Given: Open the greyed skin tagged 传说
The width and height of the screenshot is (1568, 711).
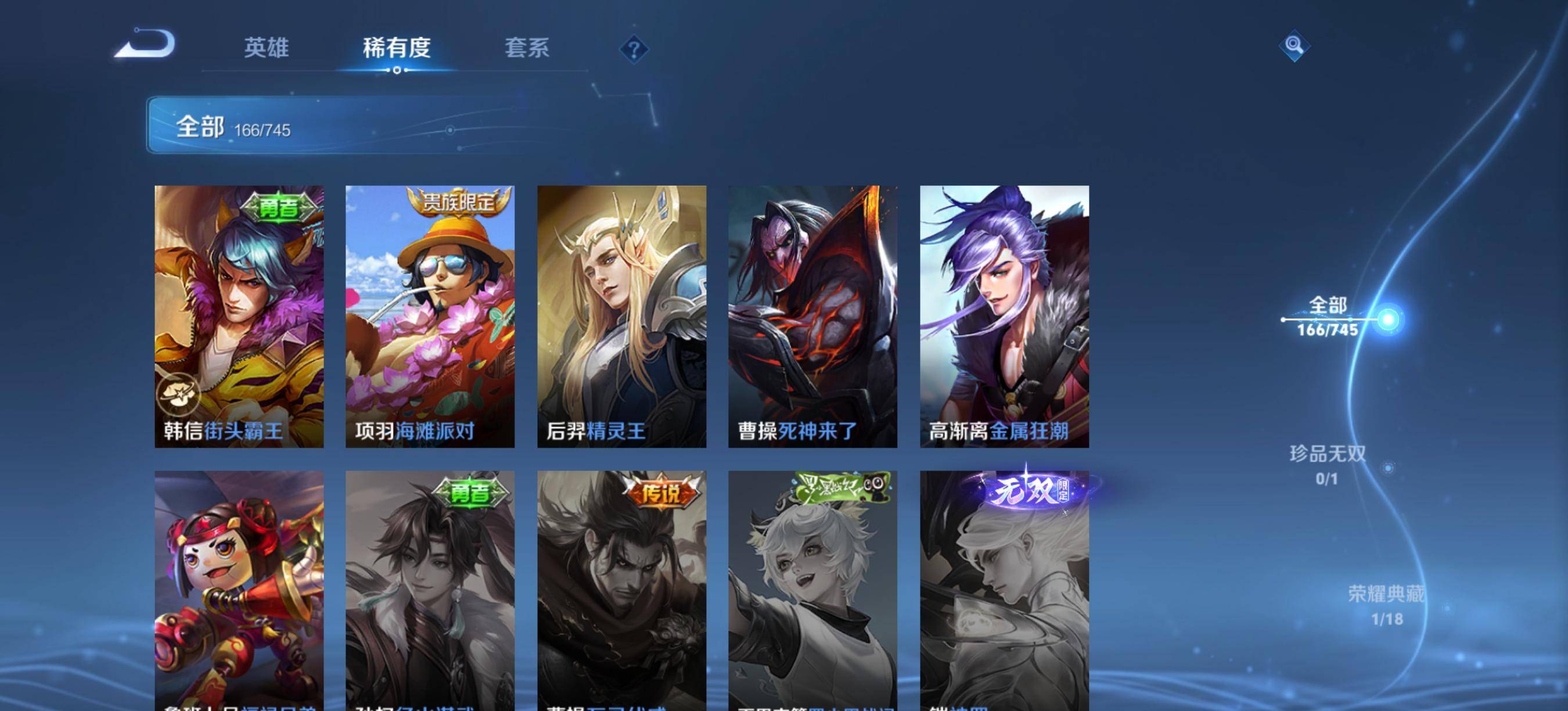Looking at the screenshot, I should 621,591.
